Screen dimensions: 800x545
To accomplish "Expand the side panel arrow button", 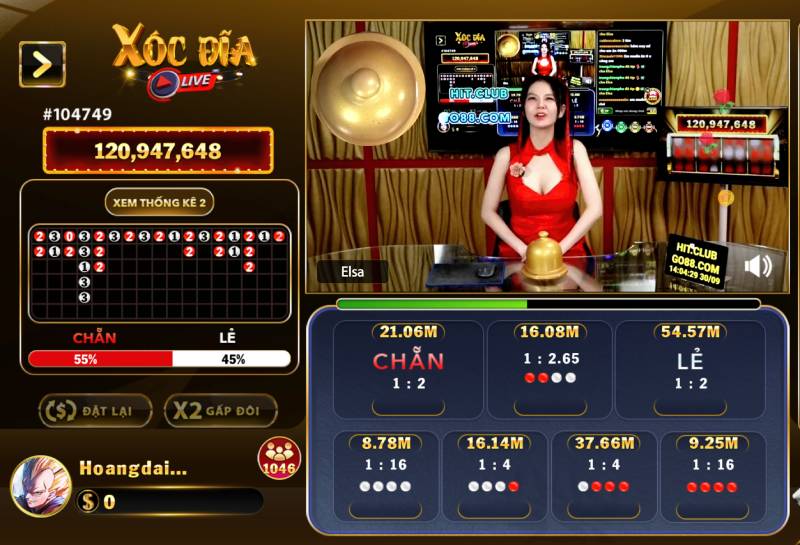I will click(42, 64).
